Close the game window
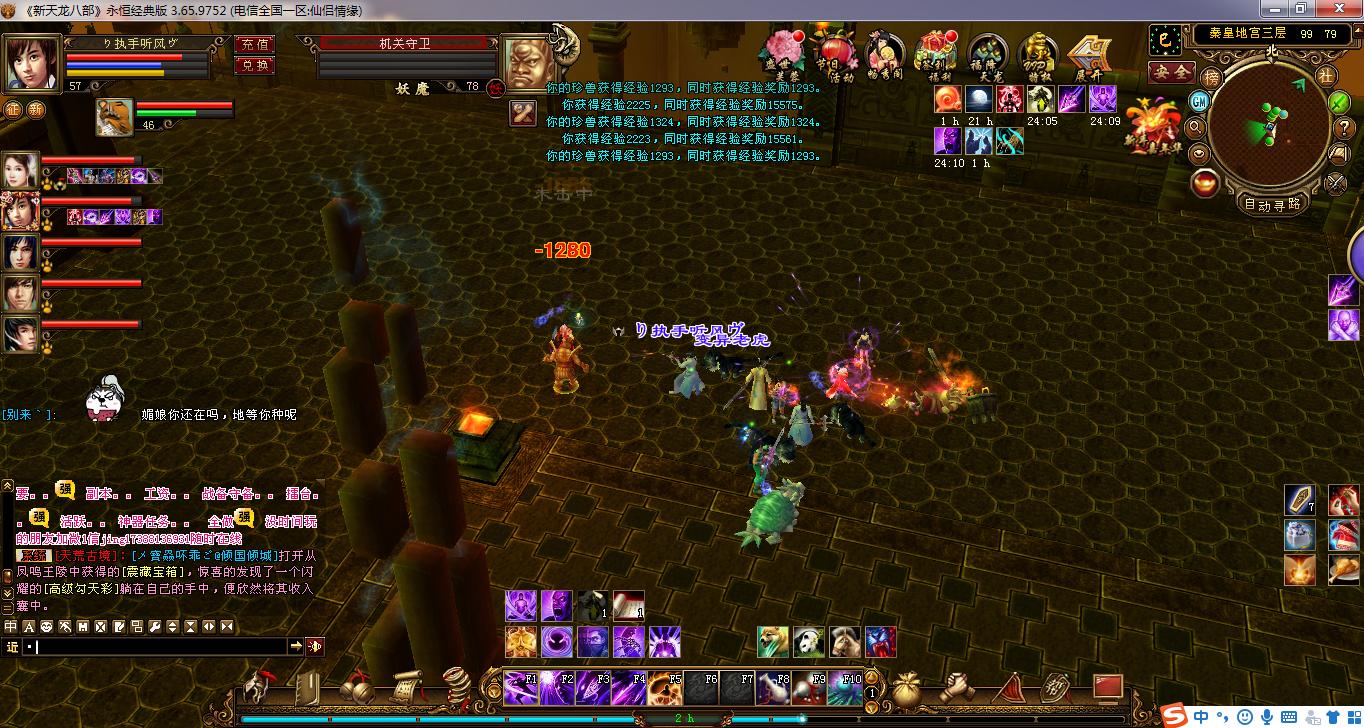 pos(1344,9)
